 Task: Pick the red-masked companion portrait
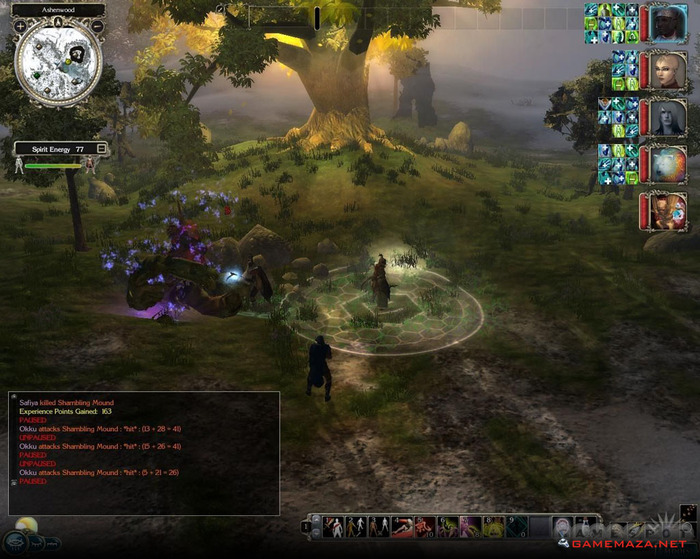point(666,212)
